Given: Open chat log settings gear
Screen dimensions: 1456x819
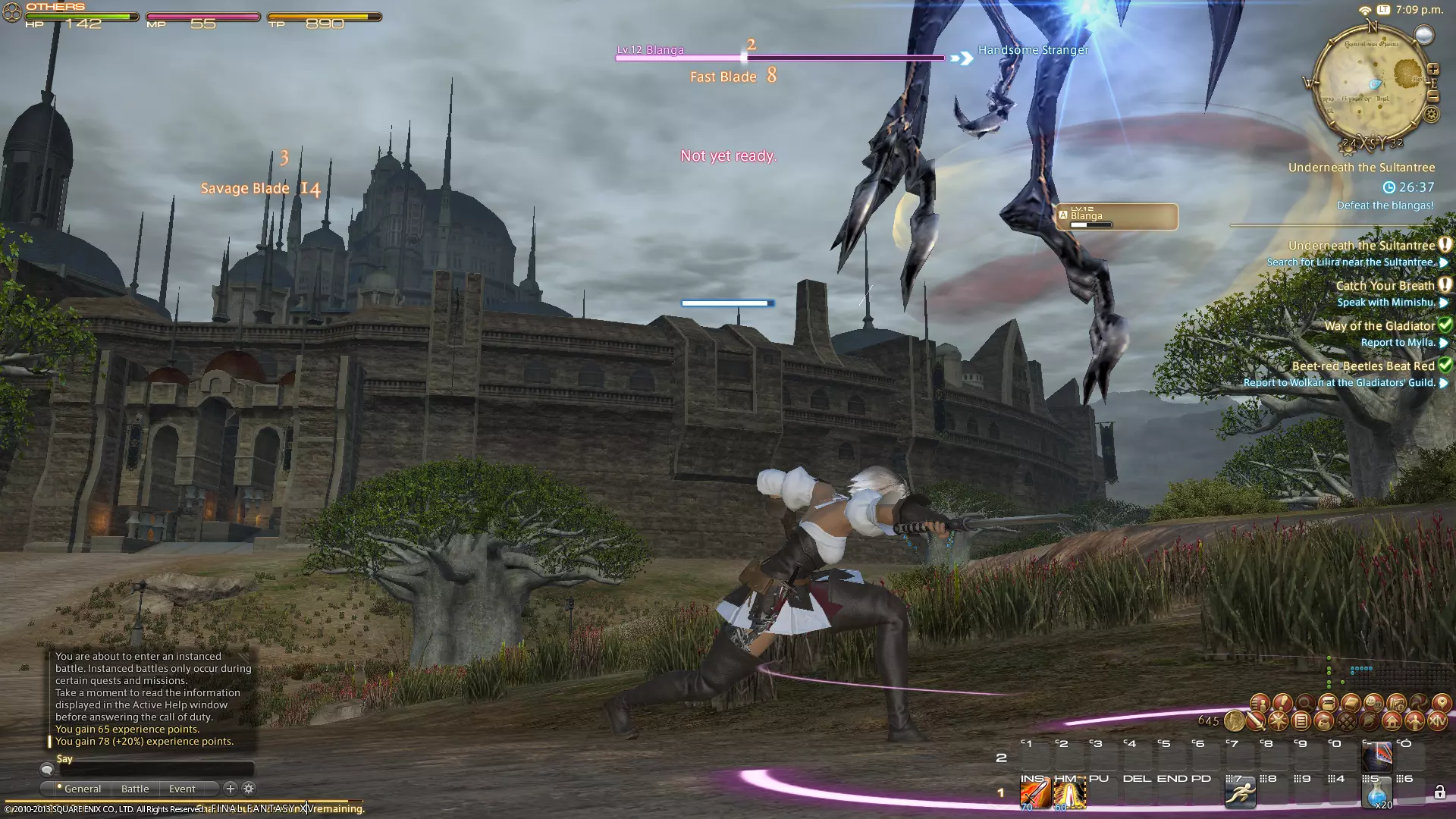Looking at the screenshot, I should tap(249, 789).
